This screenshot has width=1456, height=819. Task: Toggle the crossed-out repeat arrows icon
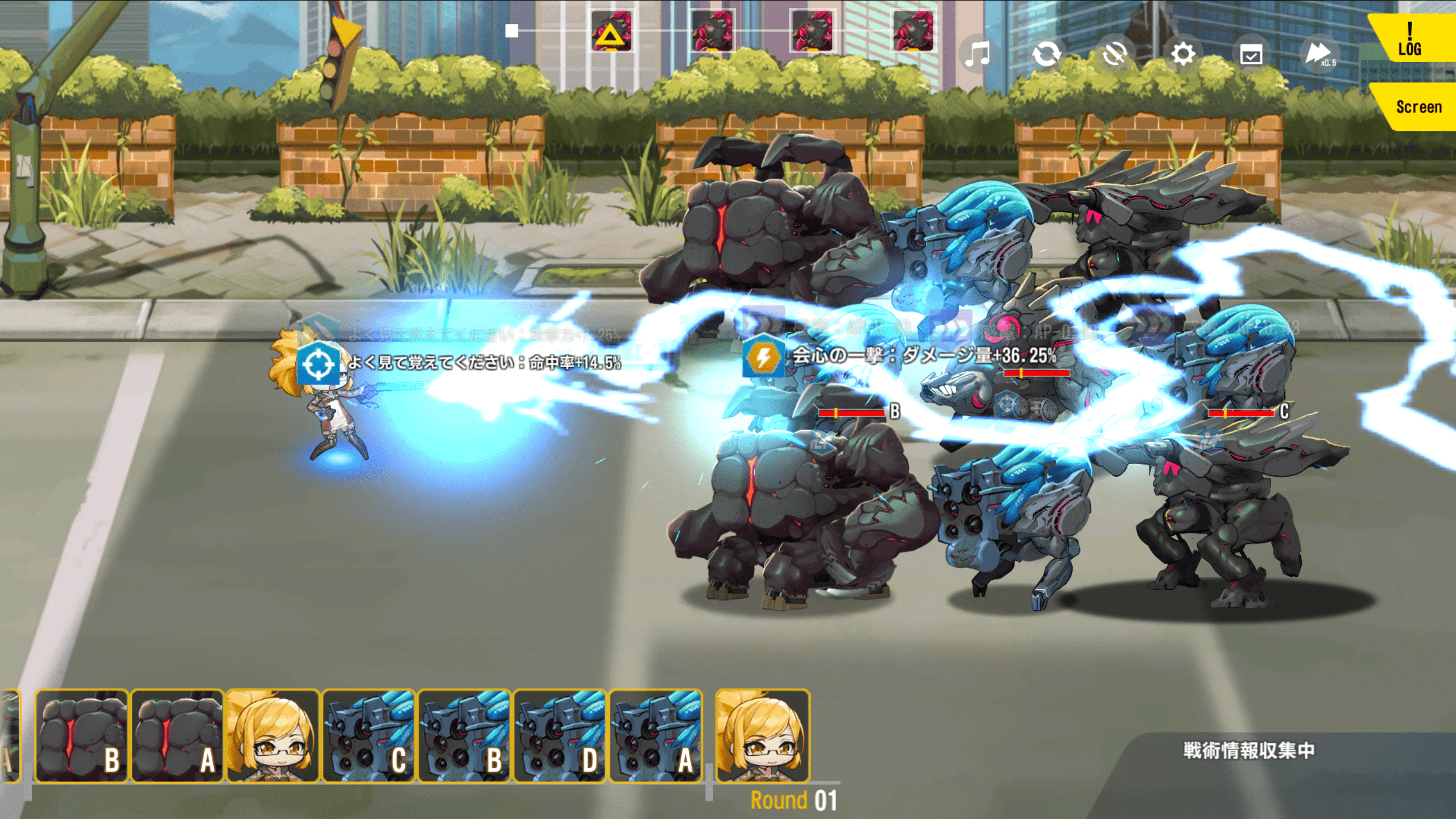1115,55
